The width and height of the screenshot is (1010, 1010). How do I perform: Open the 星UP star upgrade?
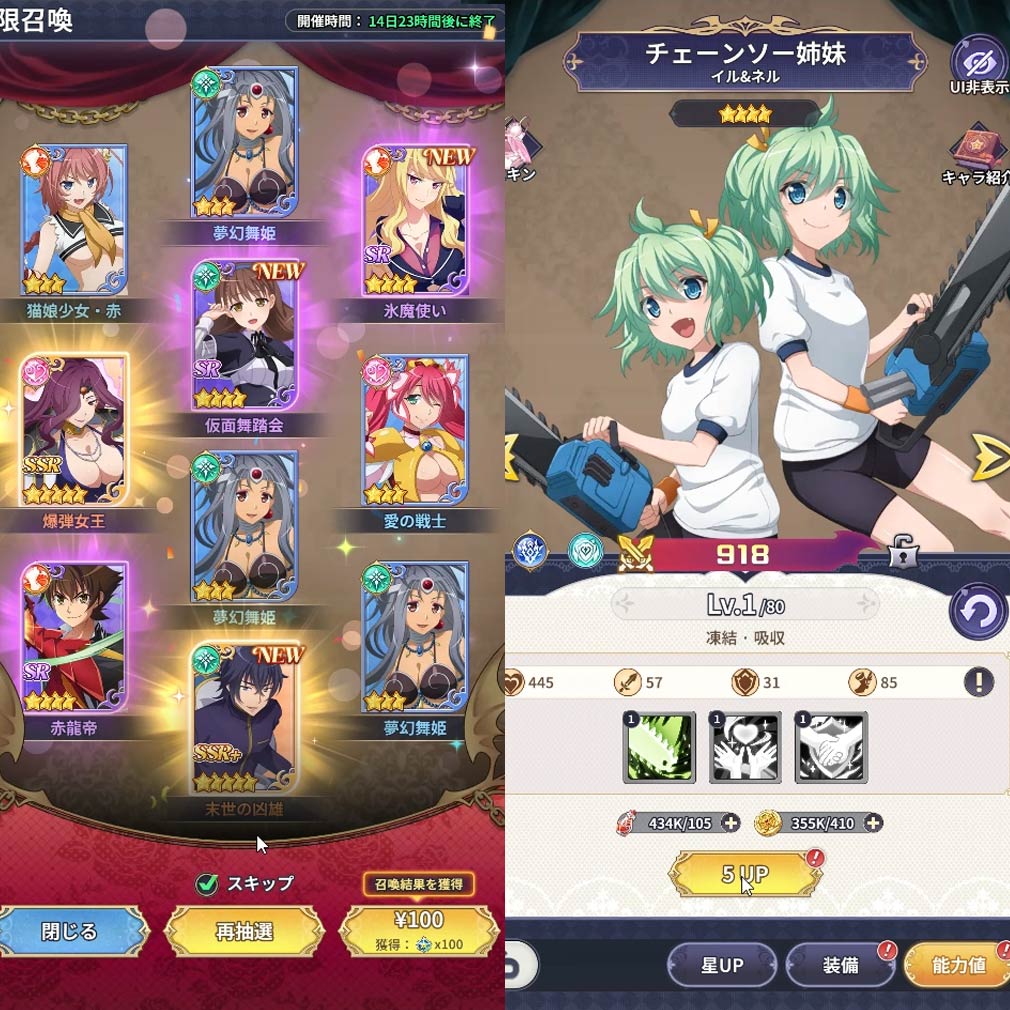[722, 965]
